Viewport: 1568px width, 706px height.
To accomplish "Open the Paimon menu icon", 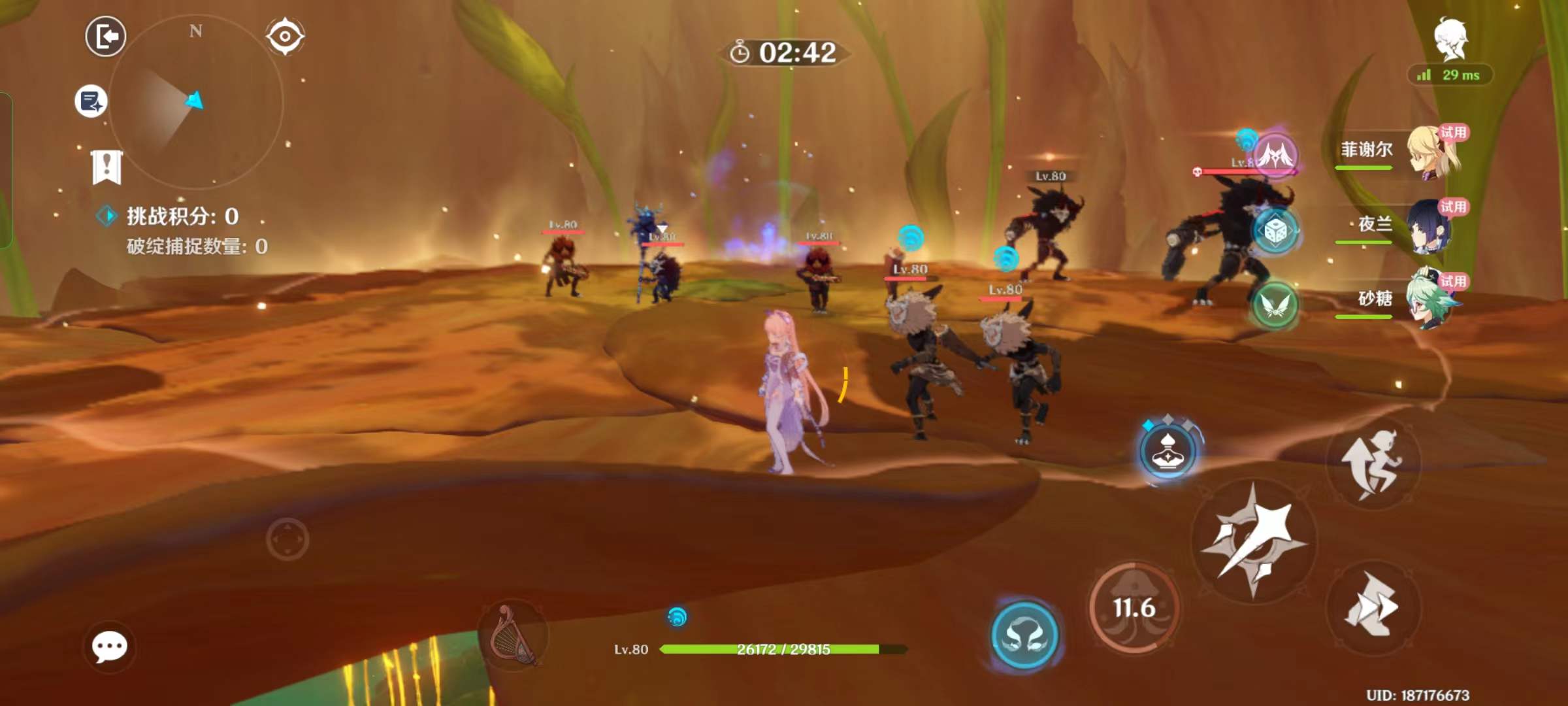I will click(x=1450, y=39).
